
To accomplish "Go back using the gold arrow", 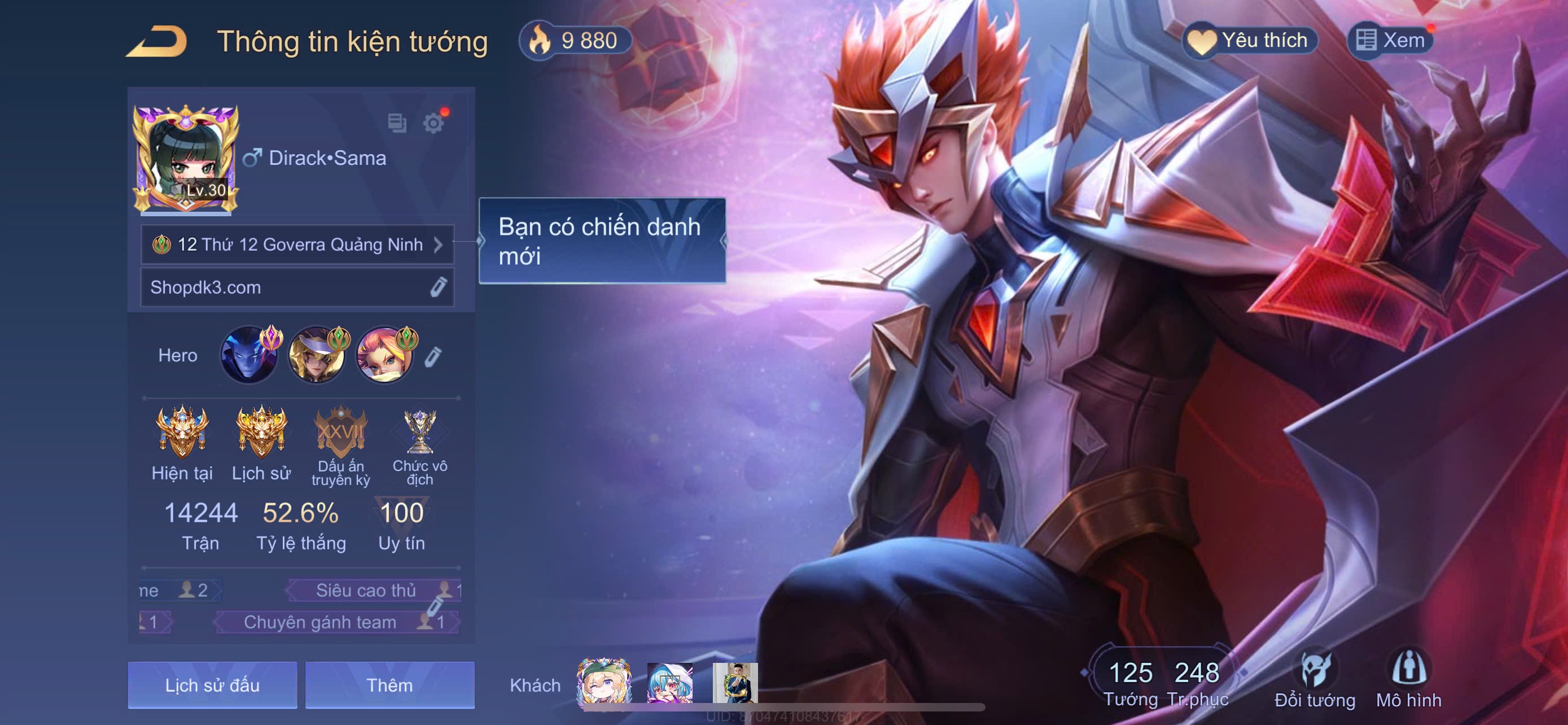I will pyautogui.click(x=157, y=41).
